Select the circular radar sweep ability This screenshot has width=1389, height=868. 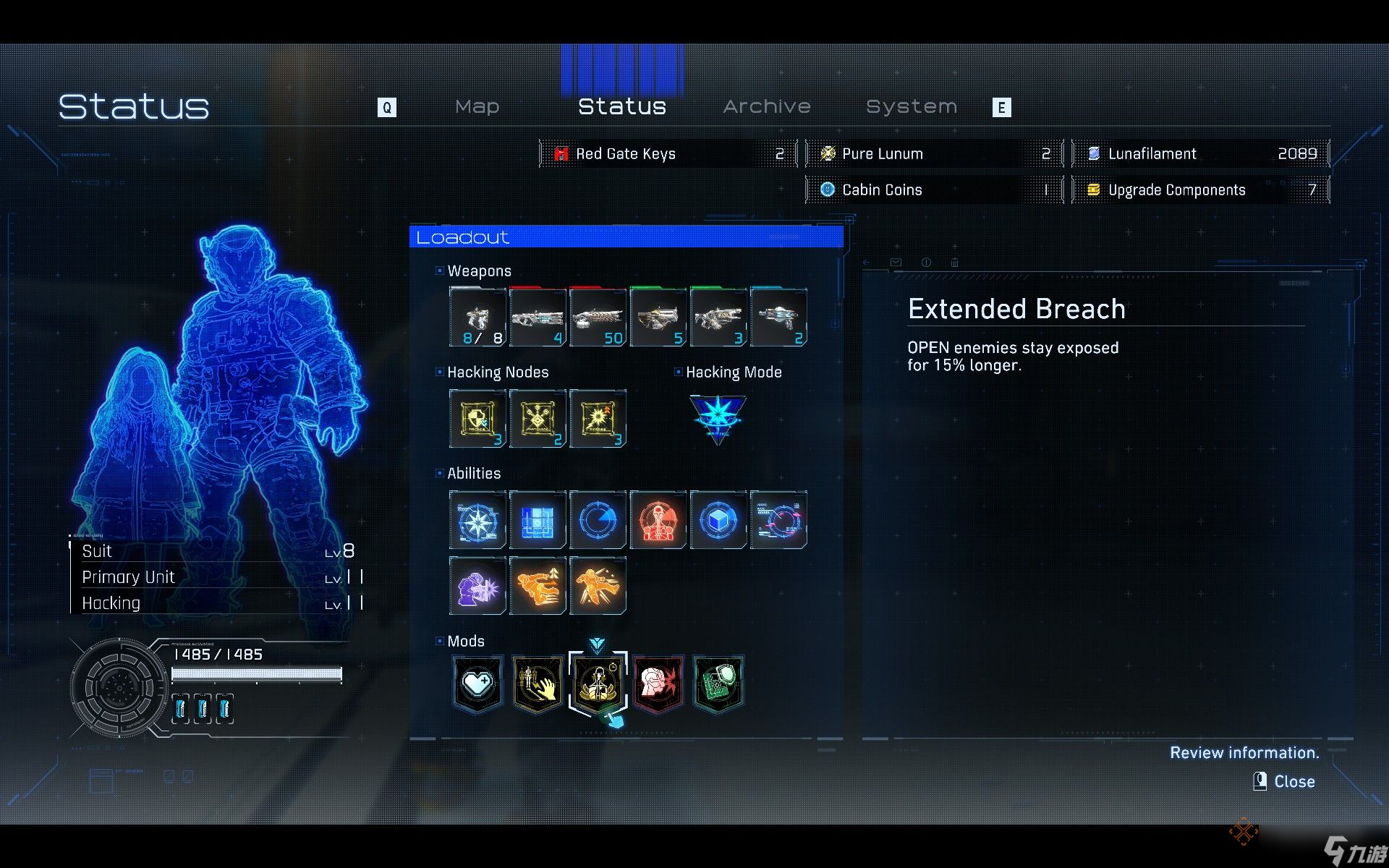pyautogui.click(x=598, y=520)
